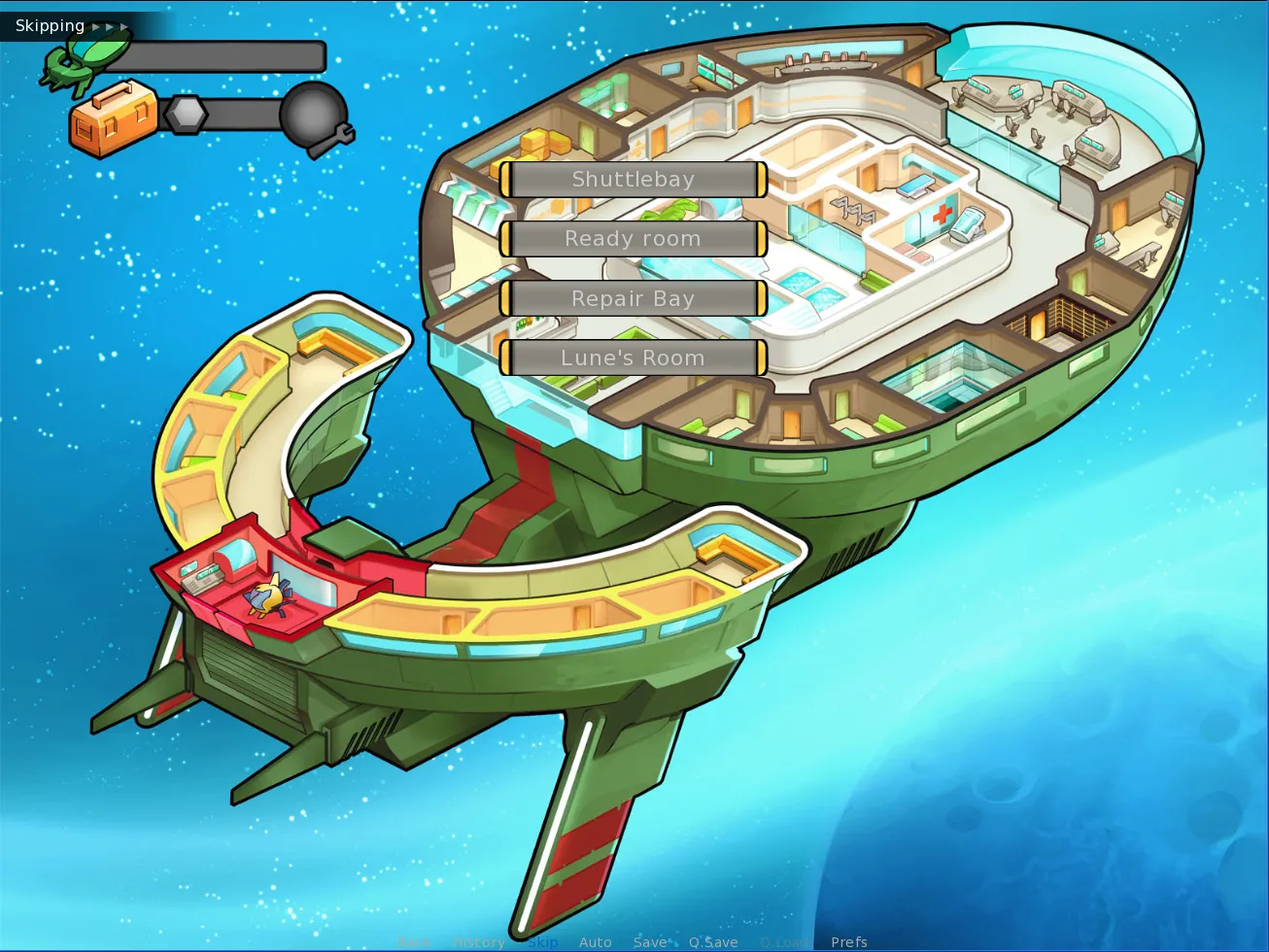Choose the Shuttlebay option
The height and width of the screenshot is (952, 1269).
[633, 179]
